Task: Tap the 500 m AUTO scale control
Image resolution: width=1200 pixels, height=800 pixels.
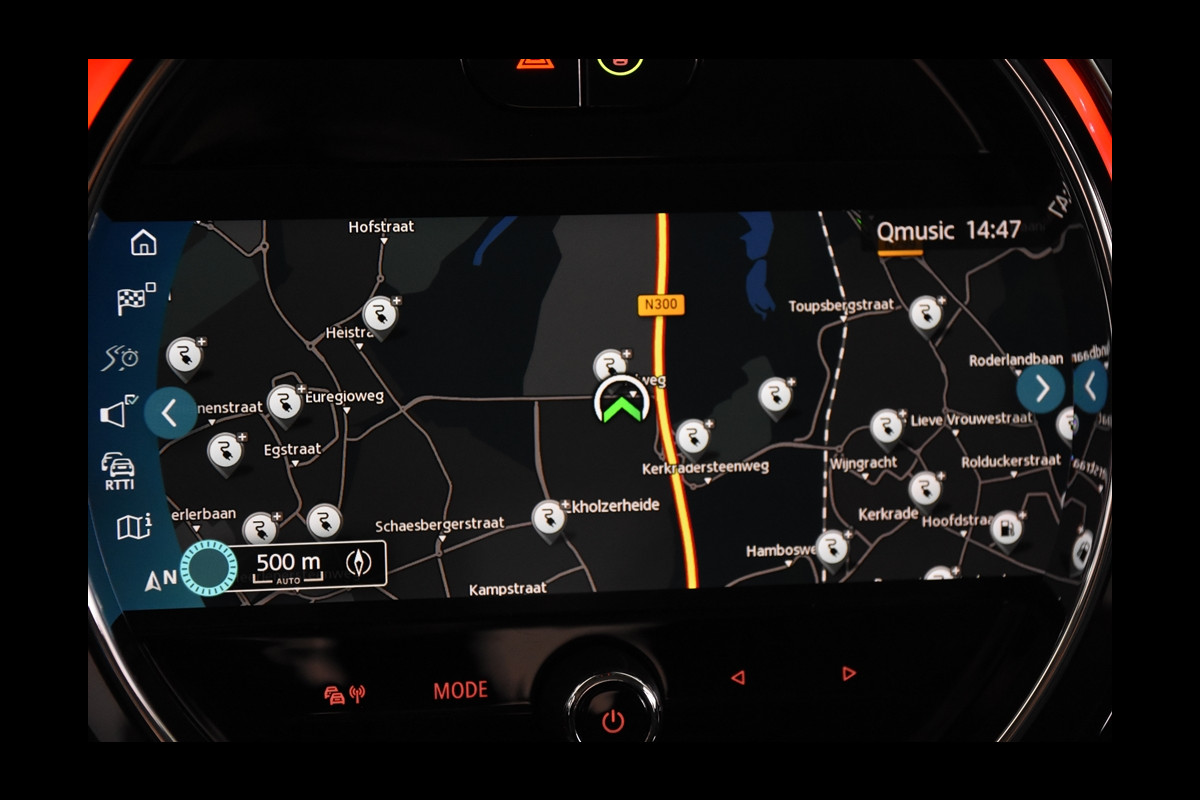Action: (288, 565)
